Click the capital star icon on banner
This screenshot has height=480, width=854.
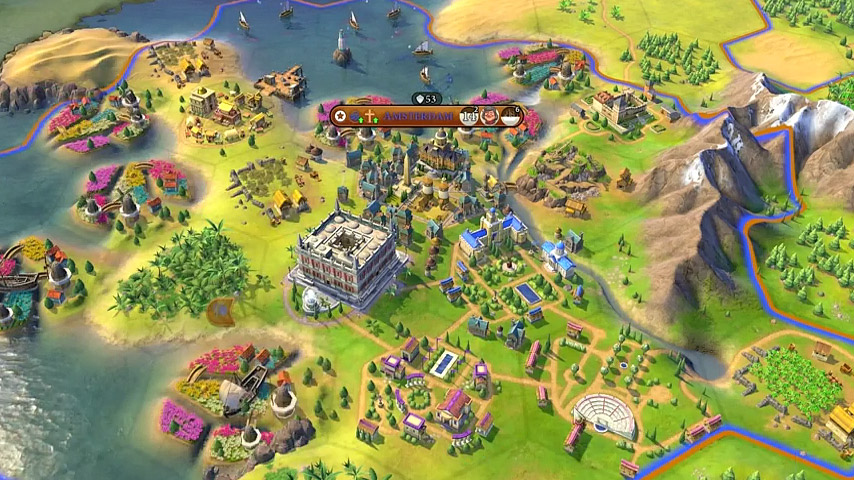tap(341, 116)
